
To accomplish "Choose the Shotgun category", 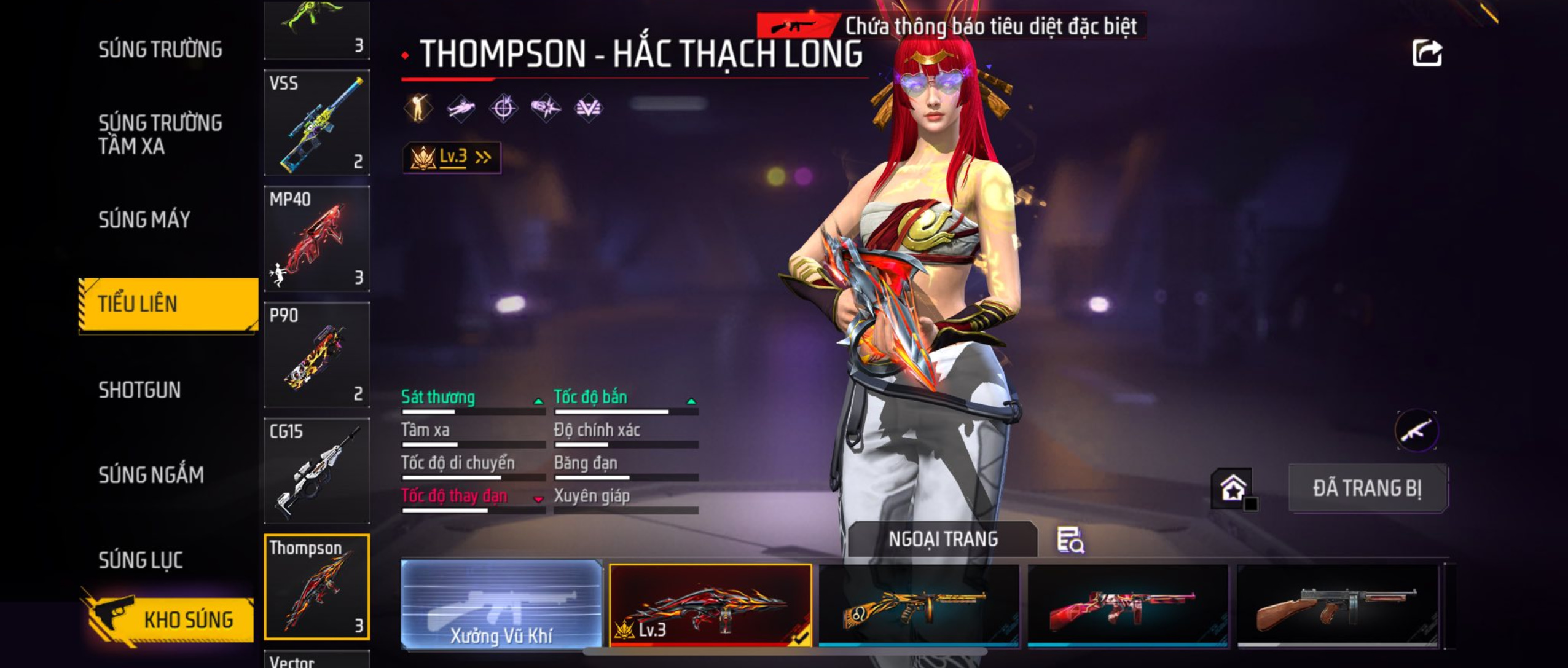I will [x=139, y=390].
